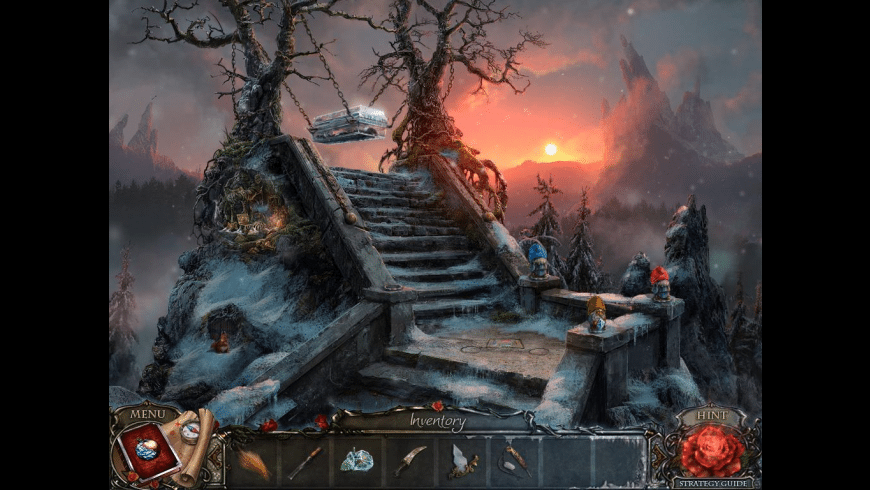Image resolution: width=870 pixels, height=490 pixels.
Task: Select the chisel tool inventory slot
Action: (305, 461)
